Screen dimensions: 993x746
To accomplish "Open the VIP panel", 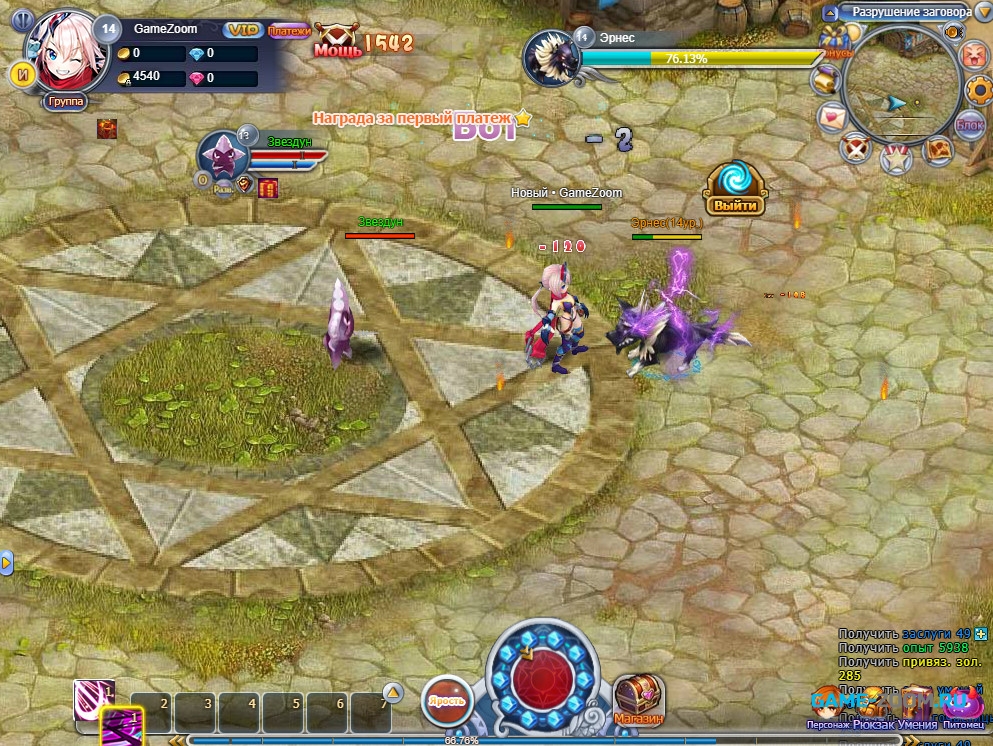I will pos(242,30).
